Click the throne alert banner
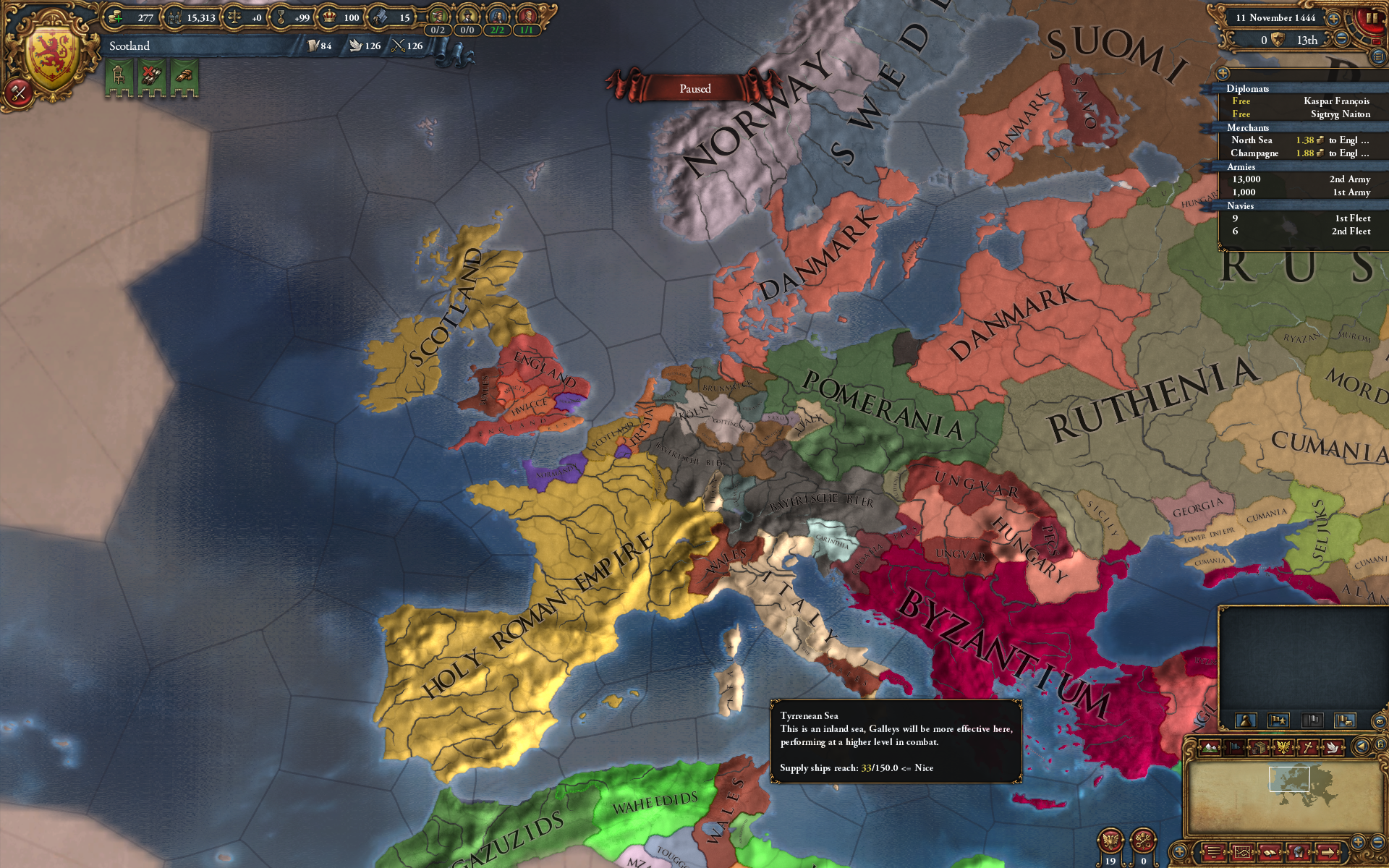This screenshot has height=868, width=1389. [x=119, y=77]
